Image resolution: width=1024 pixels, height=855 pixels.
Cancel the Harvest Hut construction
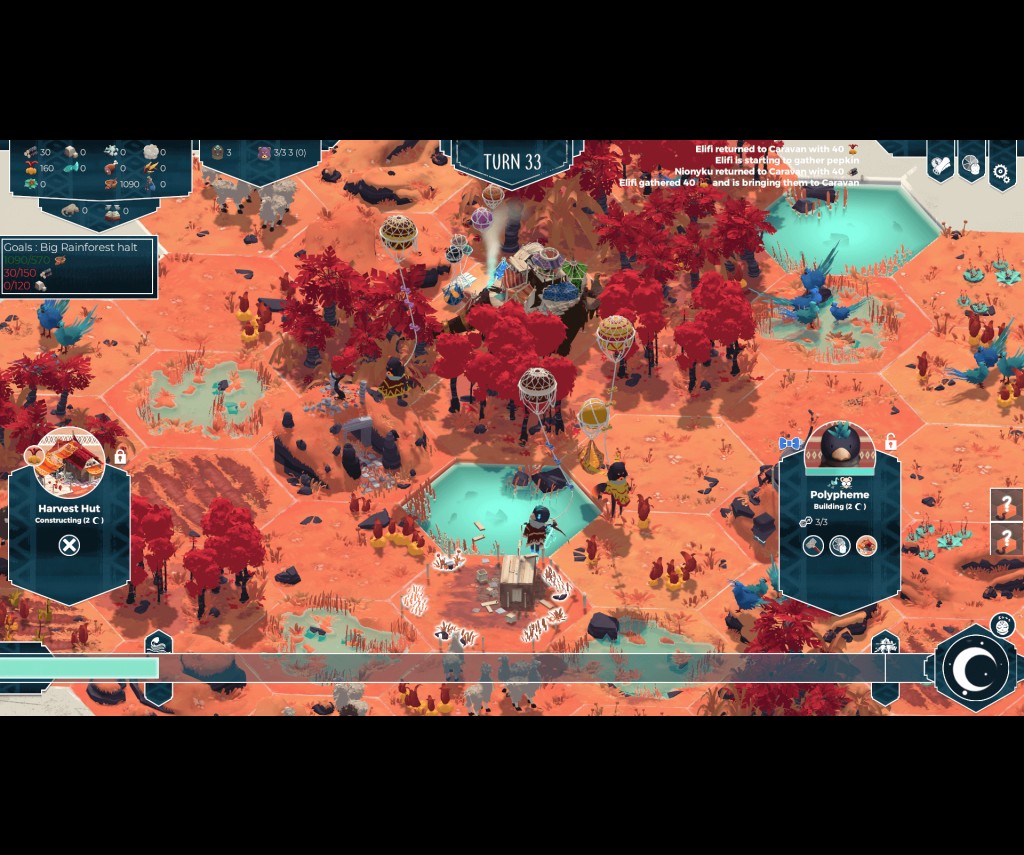click(x=68, y=545)
